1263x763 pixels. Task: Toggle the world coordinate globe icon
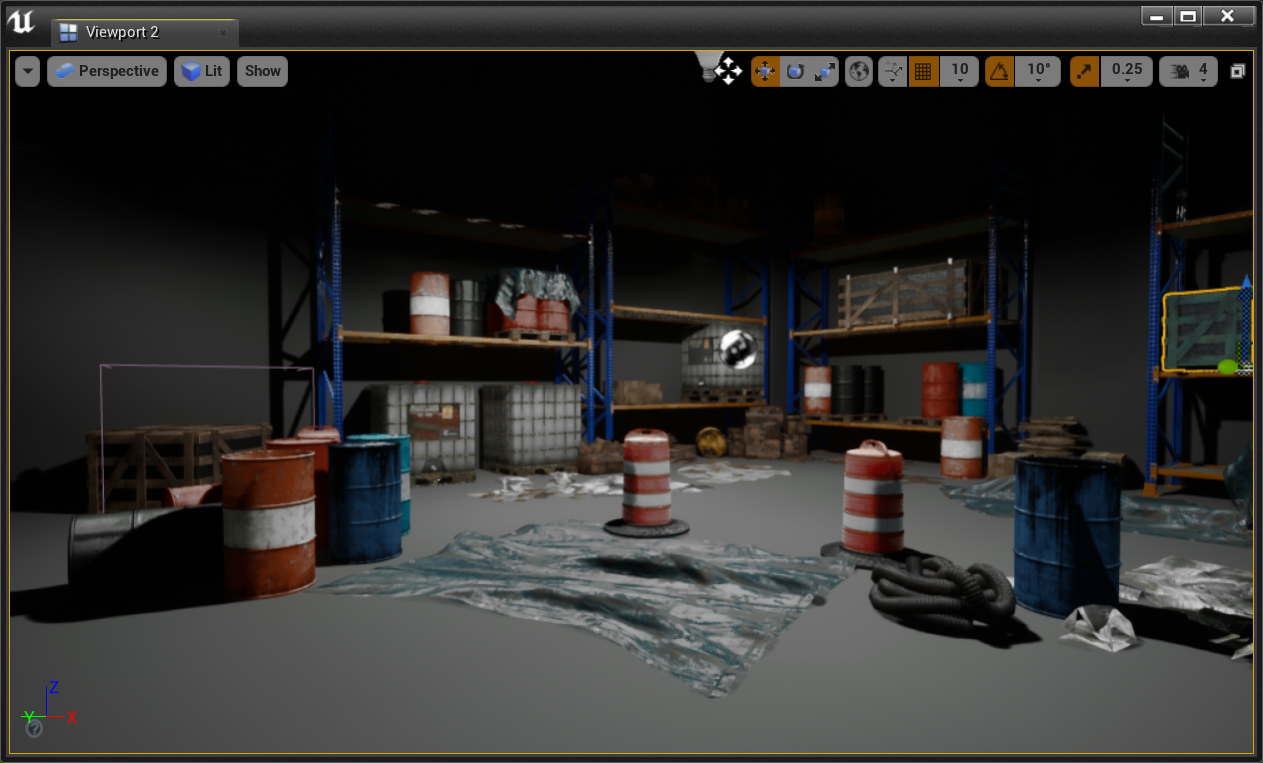(859, 71)
